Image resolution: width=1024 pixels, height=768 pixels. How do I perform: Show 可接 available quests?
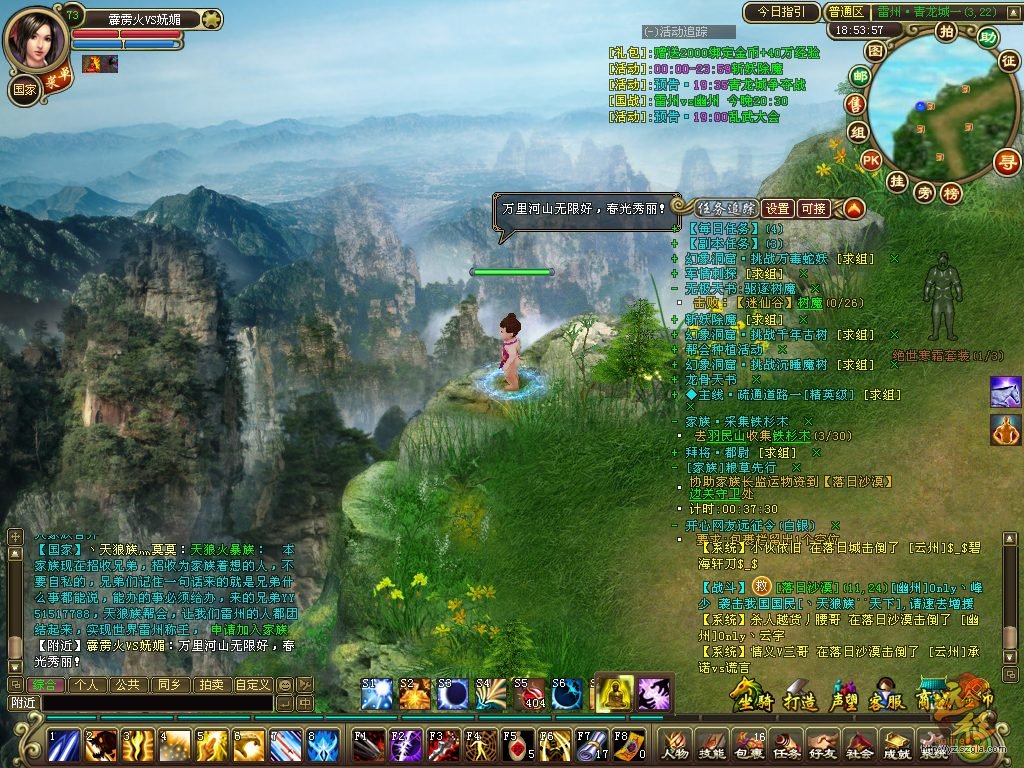pyautogui.click(x=813, y=209)
